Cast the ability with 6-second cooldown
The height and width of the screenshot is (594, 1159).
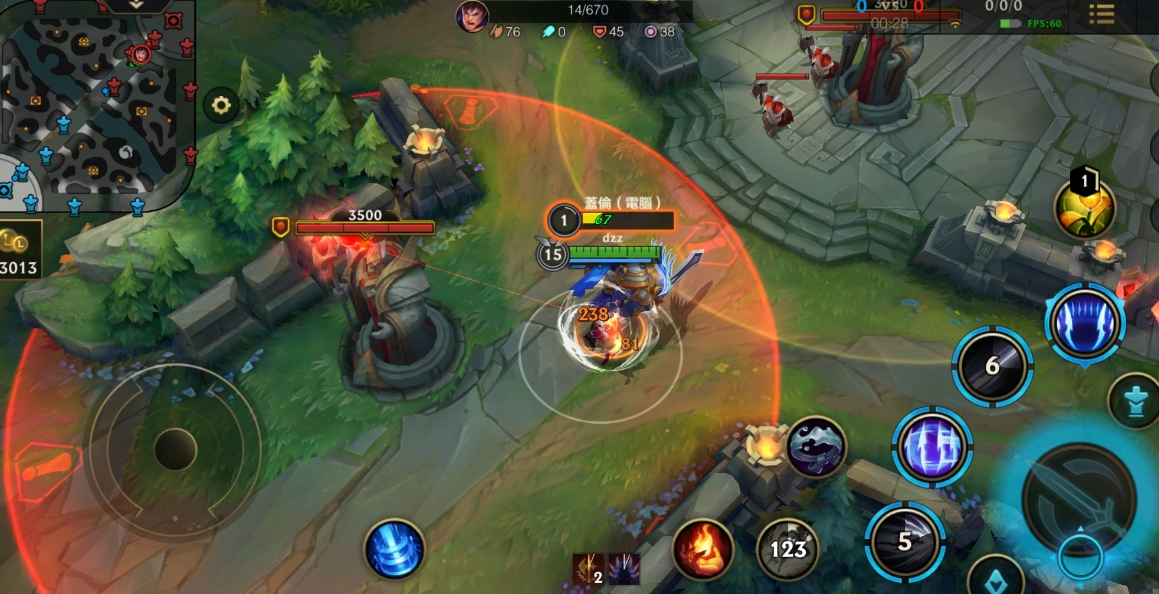(992, 366)
